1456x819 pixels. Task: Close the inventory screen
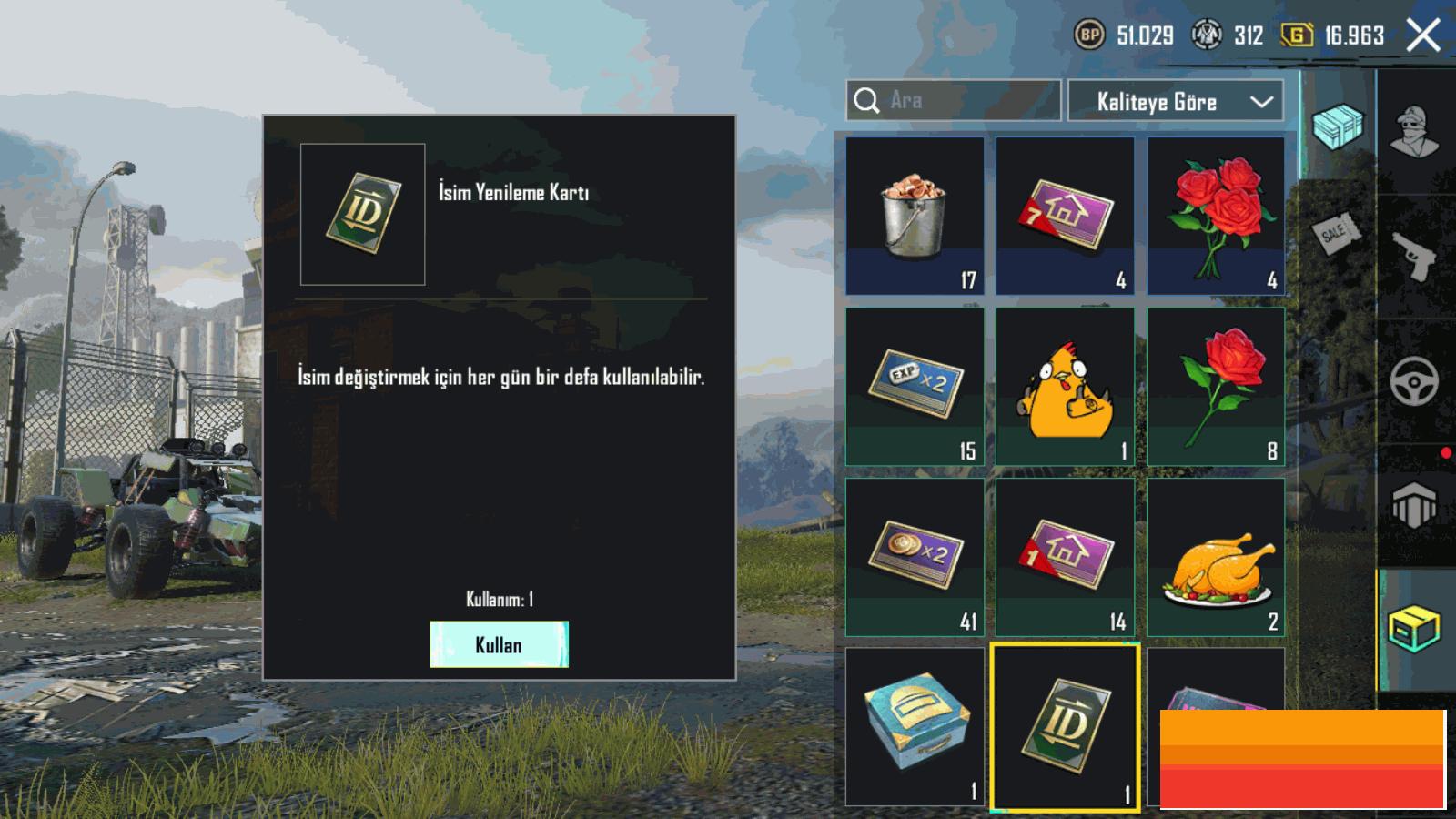tap(1422, 36)
